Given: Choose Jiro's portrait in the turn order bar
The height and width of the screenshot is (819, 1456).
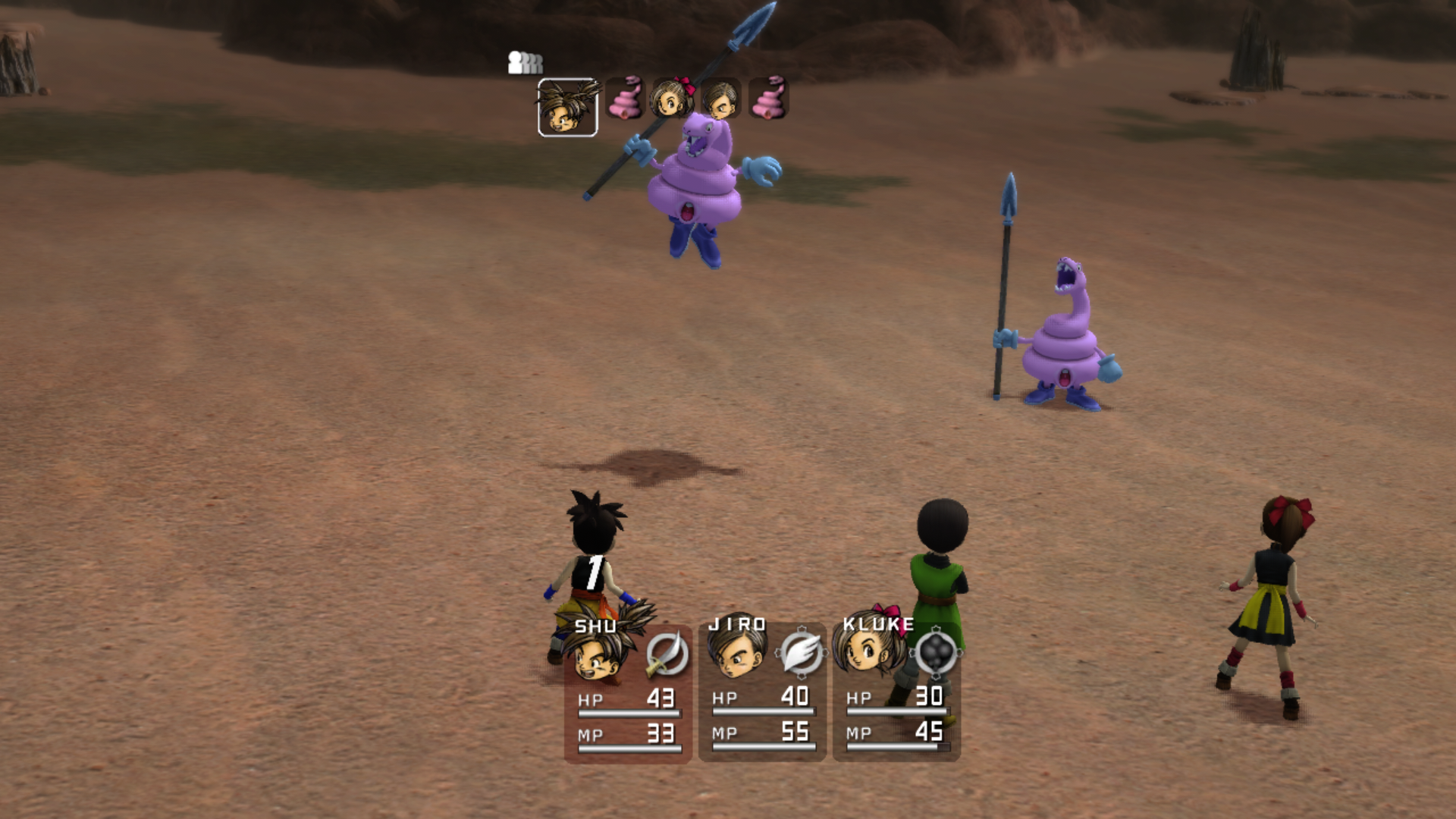Looking at the screenshot, I should (x=720, y=99).
